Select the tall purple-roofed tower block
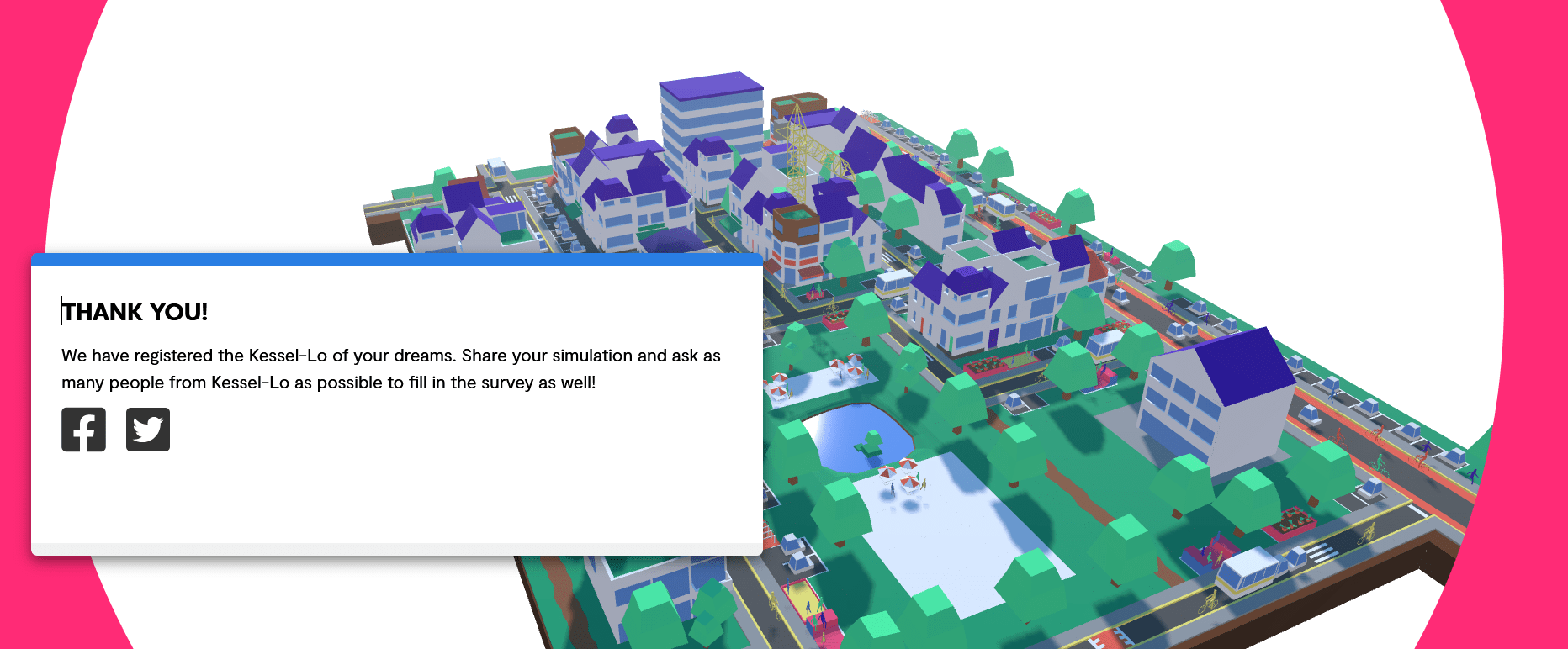The width and height of the screenshot is (1568, 649). click(712, 118)
